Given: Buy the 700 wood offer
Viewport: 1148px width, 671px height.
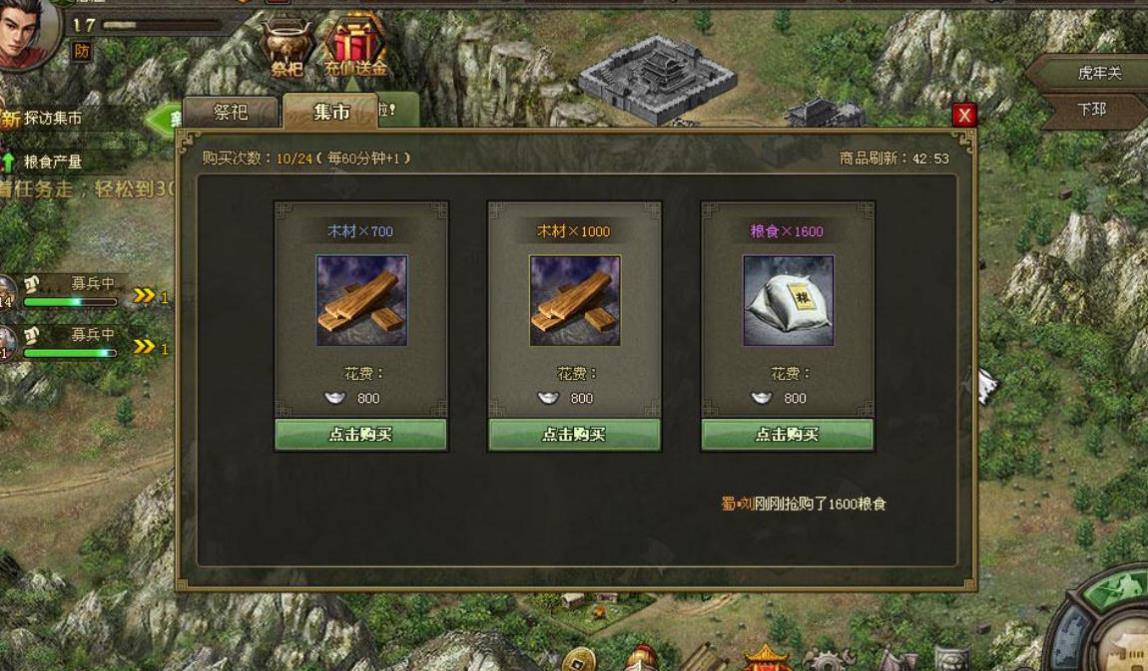Looking at the screenshot, I should [360, 434].
